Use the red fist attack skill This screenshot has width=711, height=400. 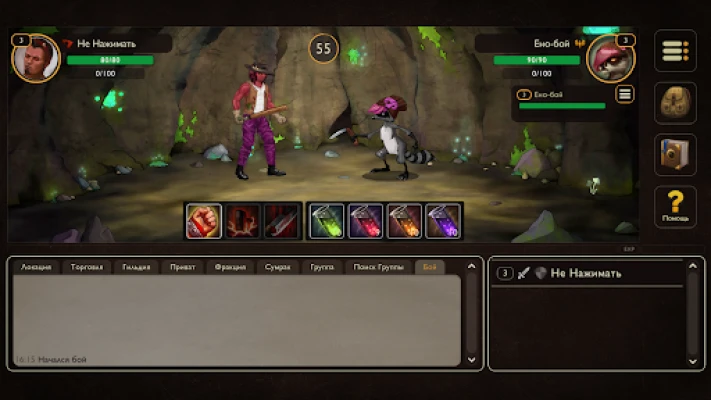[203, 221]
